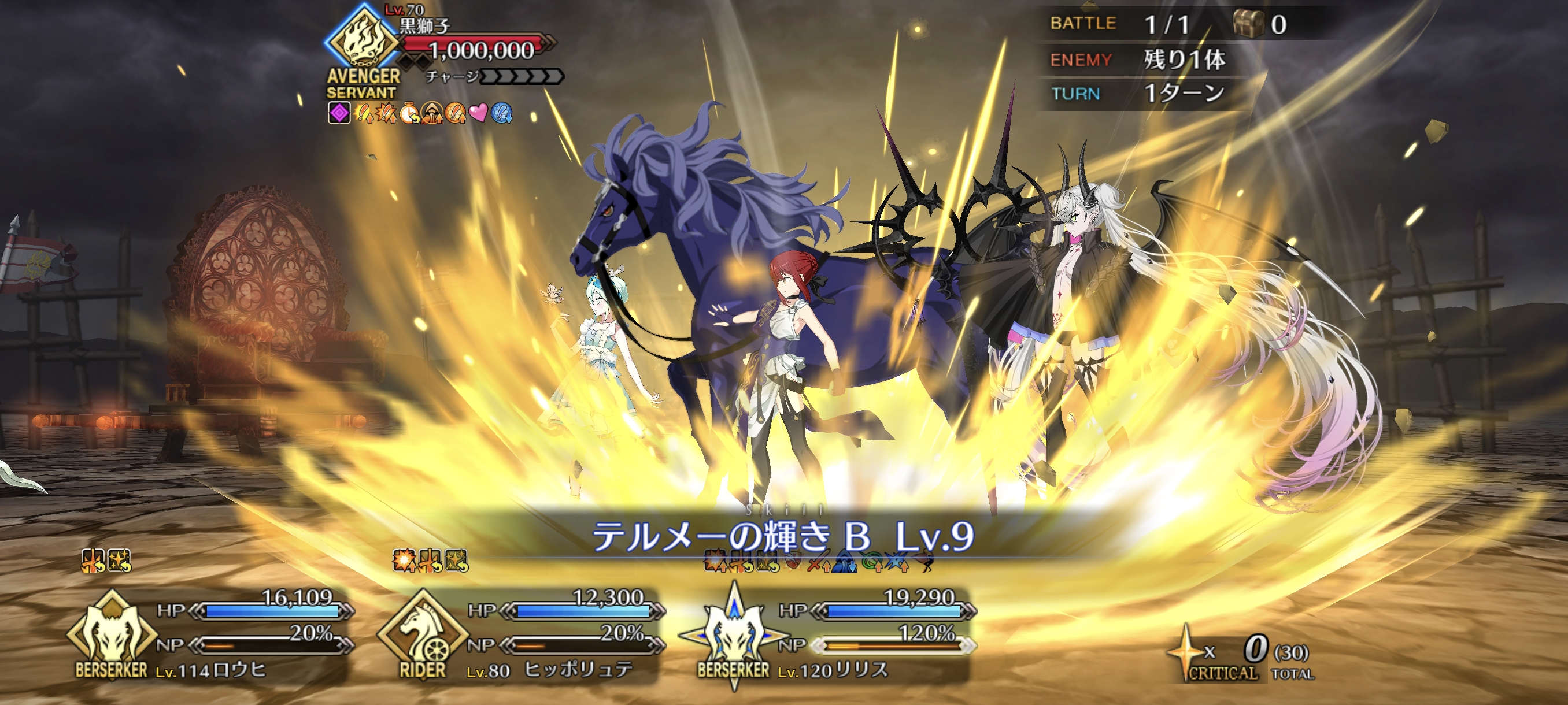Viewport: 1568px width, 705px height.
Task: Show the enemy's purple diamond status icon
Action: tap(339, 113)
